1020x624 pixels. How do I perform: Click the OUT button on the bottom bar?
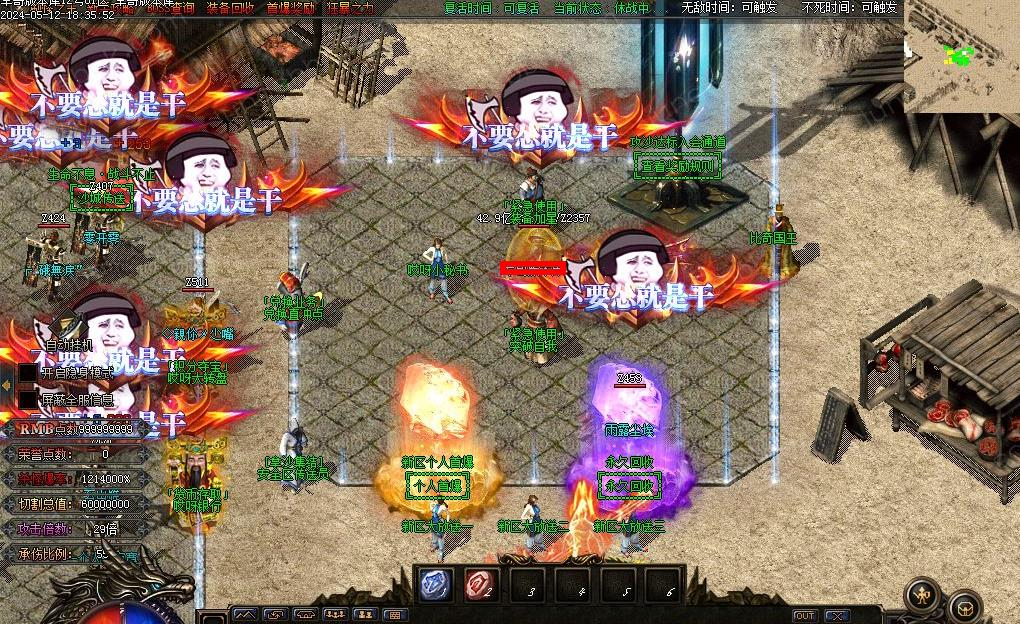tap(805, 615)
